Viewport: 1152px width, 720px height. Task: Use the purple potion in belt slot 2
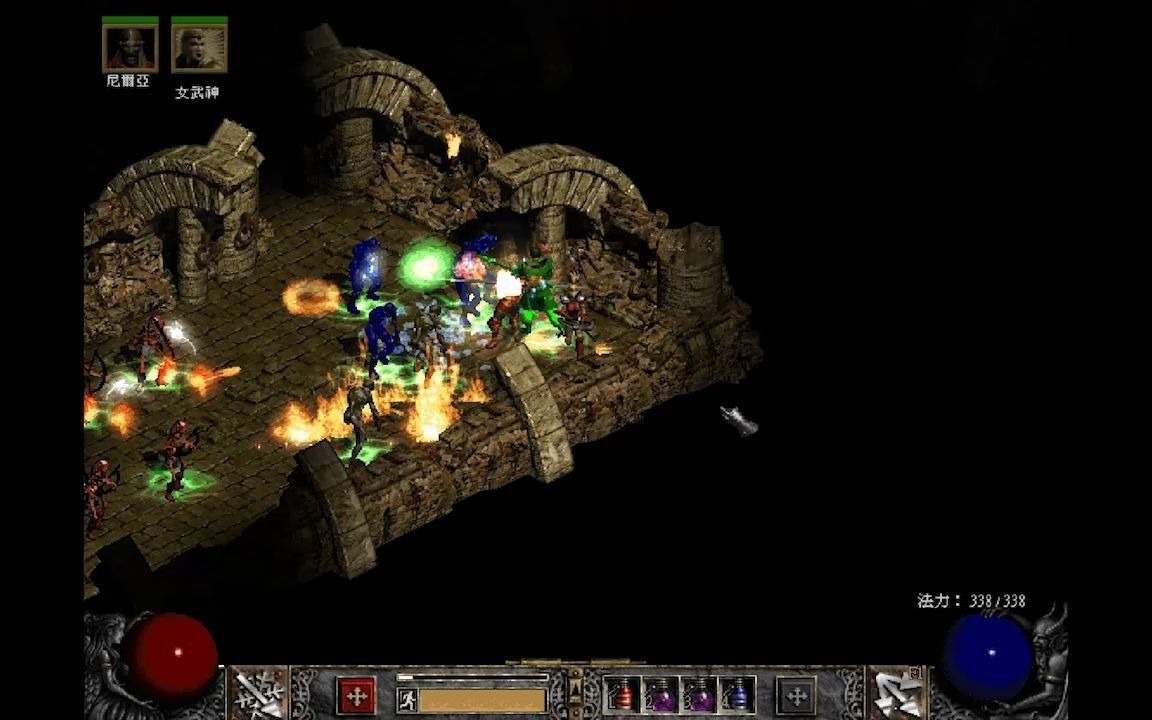pyautogui.click(x=661, y=694)
